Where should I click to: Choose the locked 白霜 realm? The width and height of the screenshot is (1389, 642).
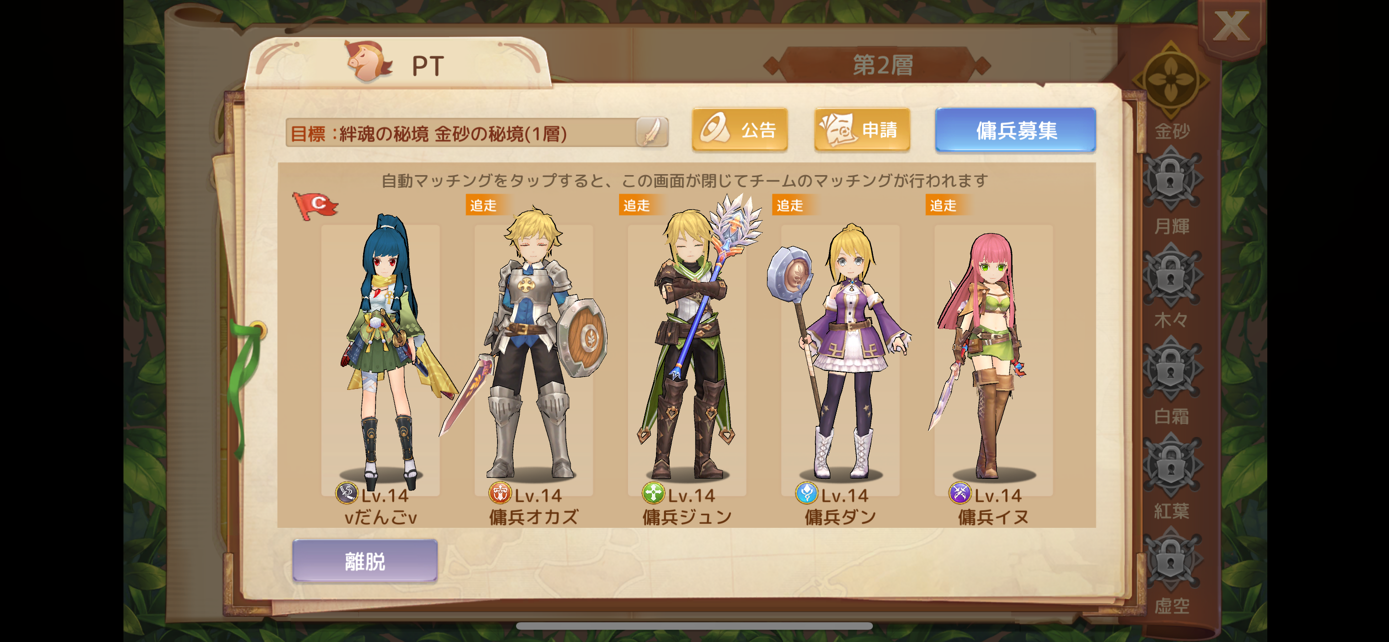1171,369
